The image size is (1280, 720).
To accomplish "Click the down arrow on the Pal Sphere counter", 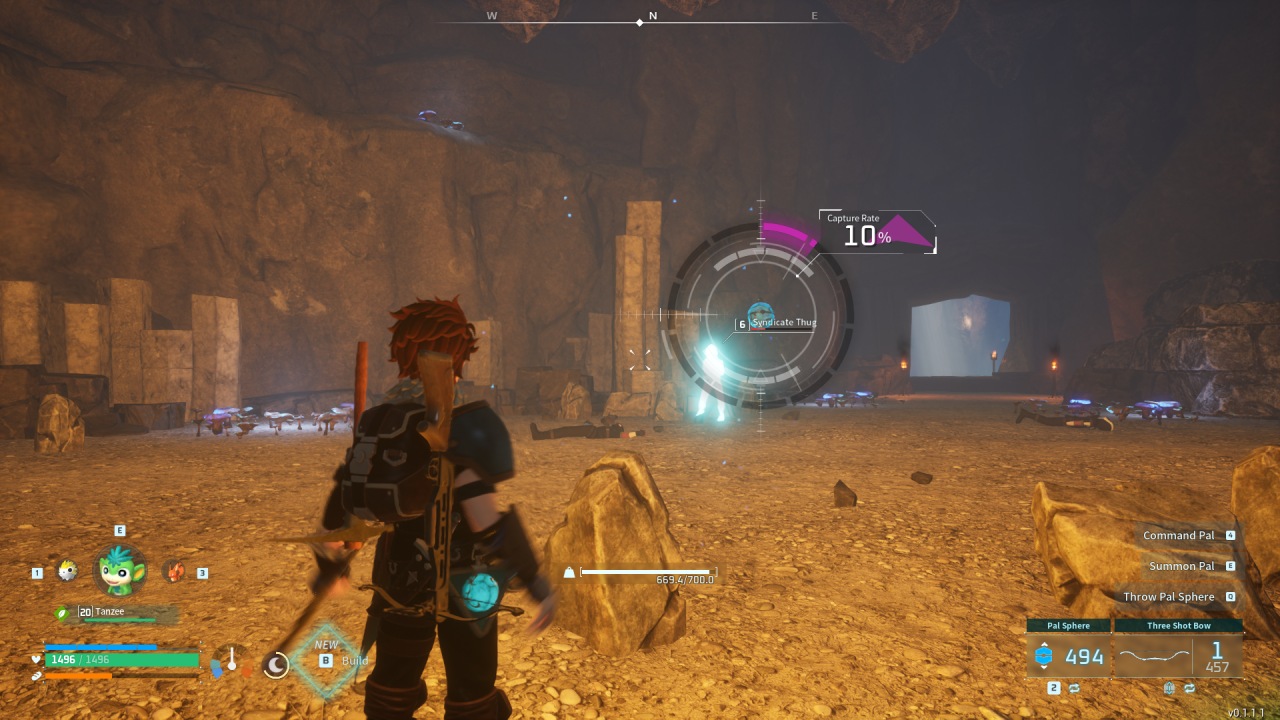I will pos(1044,668).
